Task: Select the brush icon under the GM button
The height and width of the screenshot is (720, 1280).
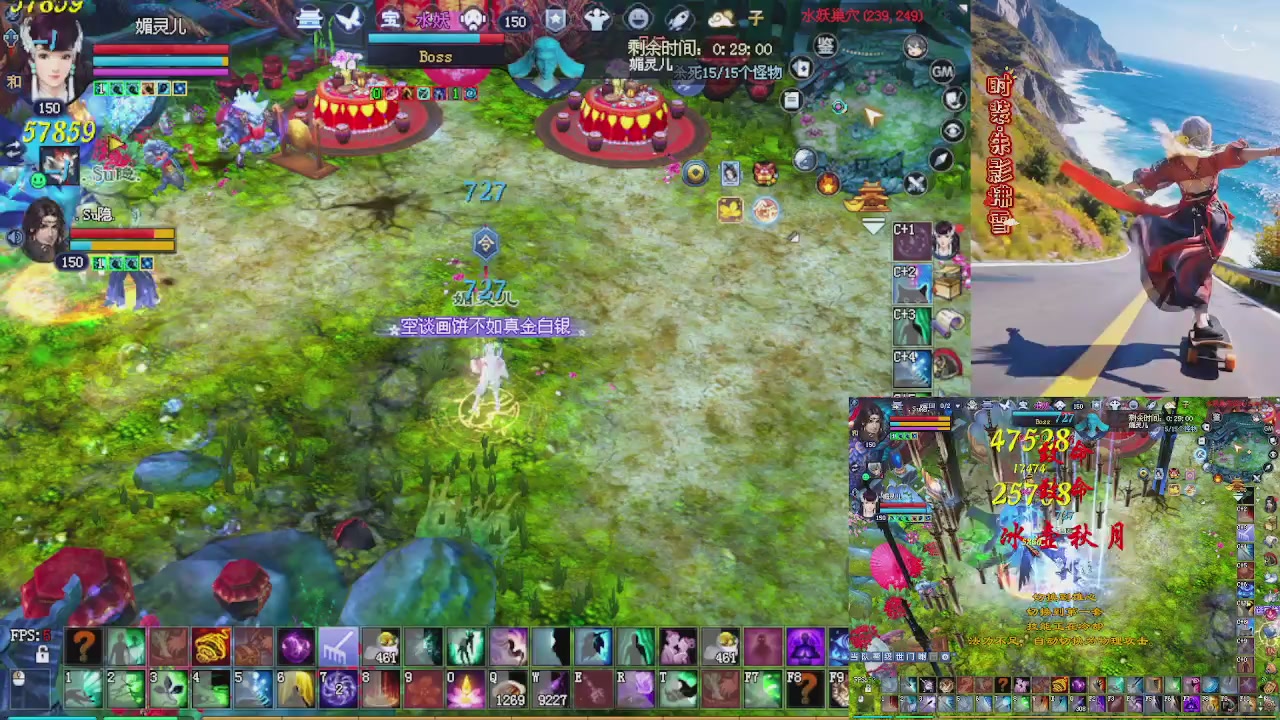Action: (952, 98)
